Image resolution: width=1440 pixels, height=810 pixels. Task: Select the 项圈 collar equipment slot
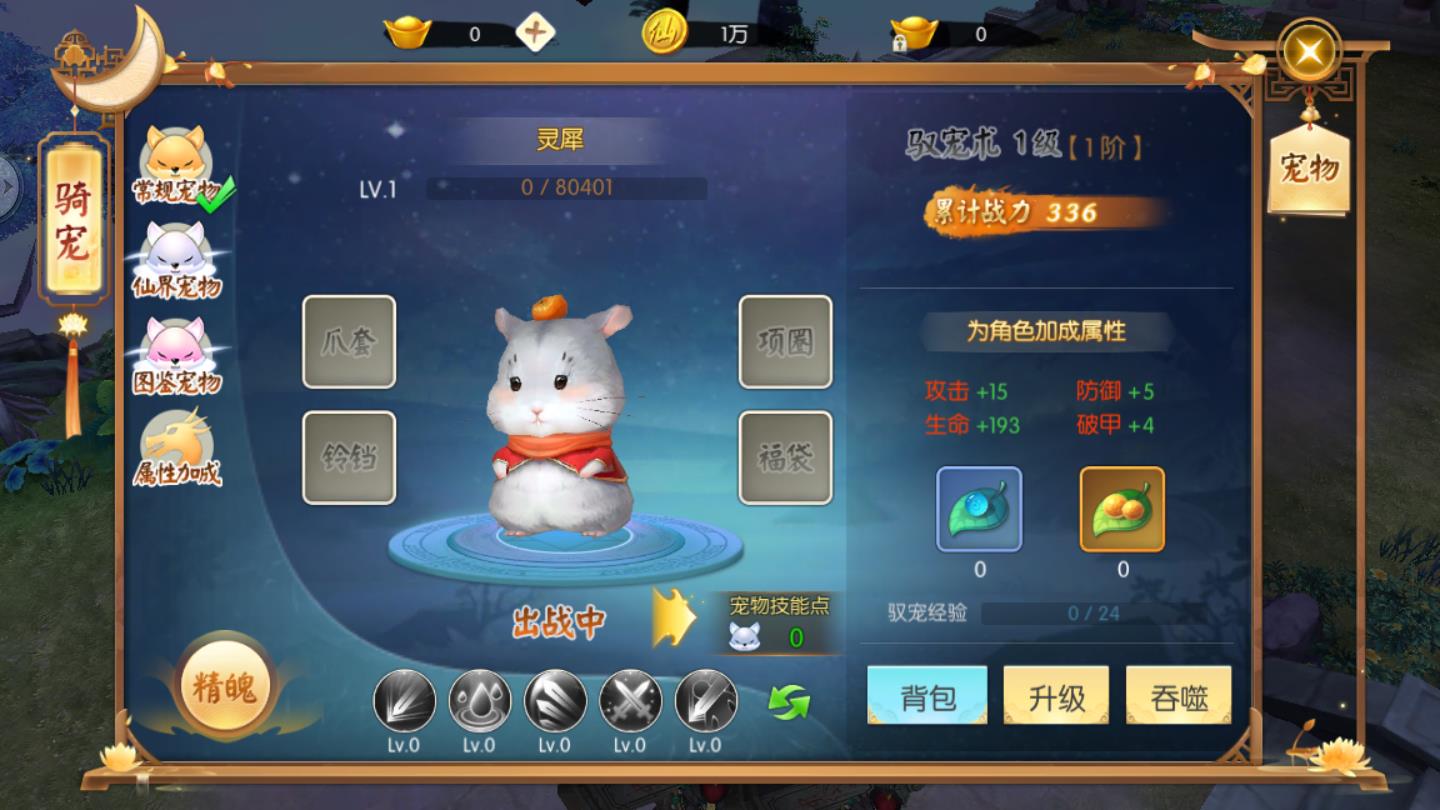pyautogui.click(x=785, y=342)
